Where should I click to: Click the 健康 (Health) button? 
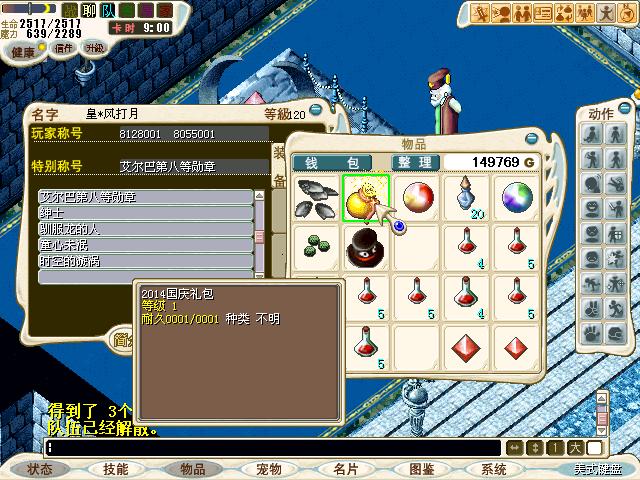tap(22, 49)
